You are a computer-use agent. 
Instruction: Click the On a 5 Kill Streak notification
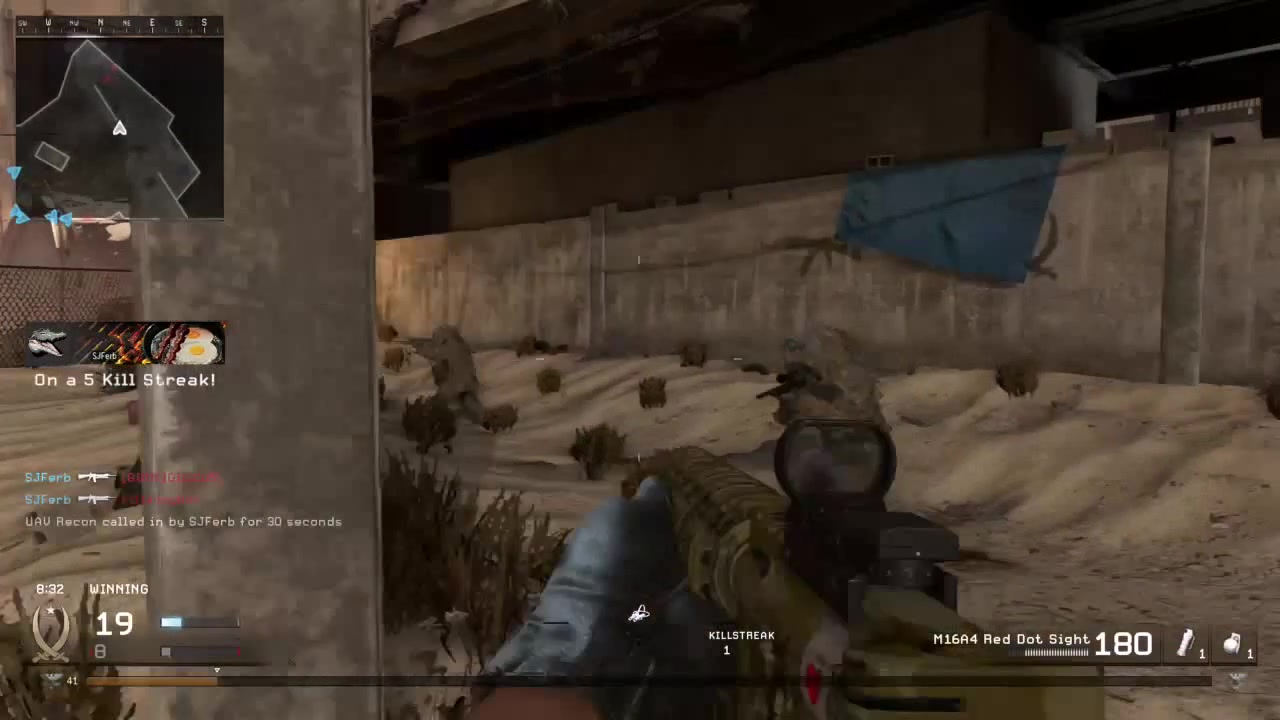coord(124,379)
